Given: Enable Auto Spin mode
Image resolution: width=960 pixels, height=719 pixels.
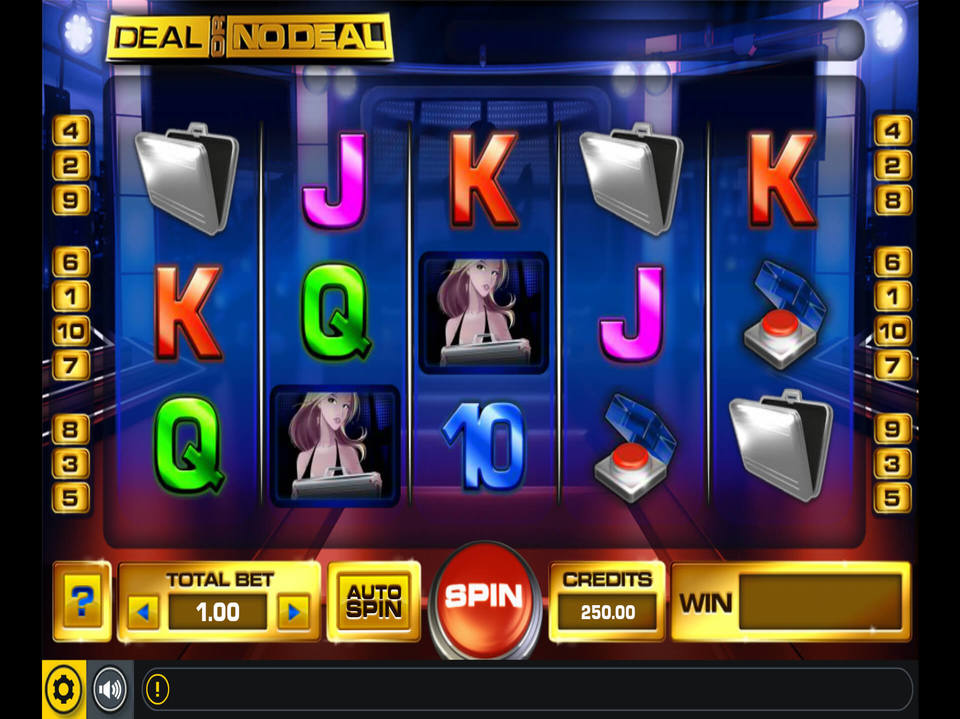Looking at the screenshot, I should pyautogui.click(x=374, y=601).
